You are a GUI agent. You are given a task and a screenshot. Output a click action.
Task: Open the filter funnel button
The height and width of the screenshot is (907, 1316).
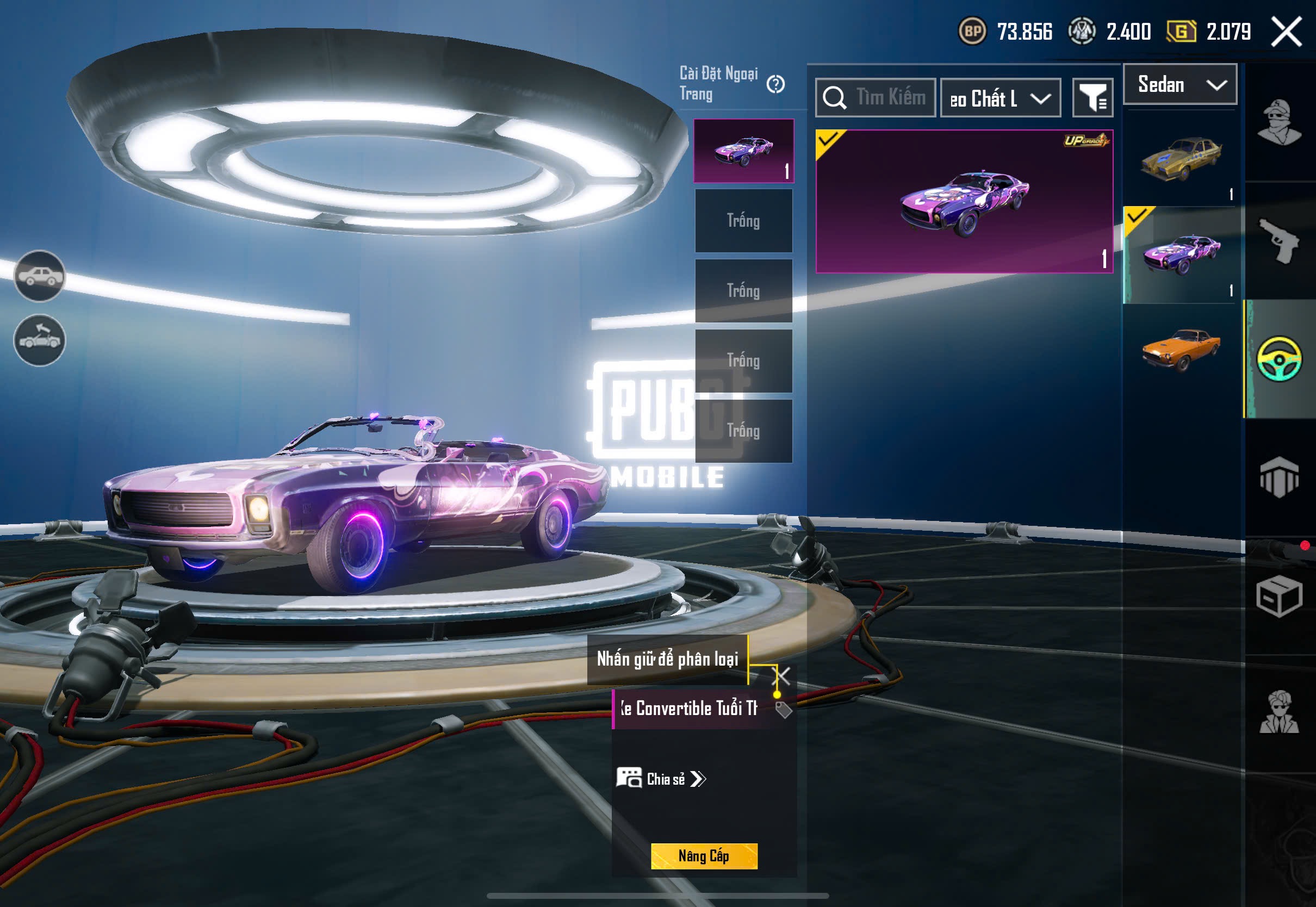tap(1092, 98)
